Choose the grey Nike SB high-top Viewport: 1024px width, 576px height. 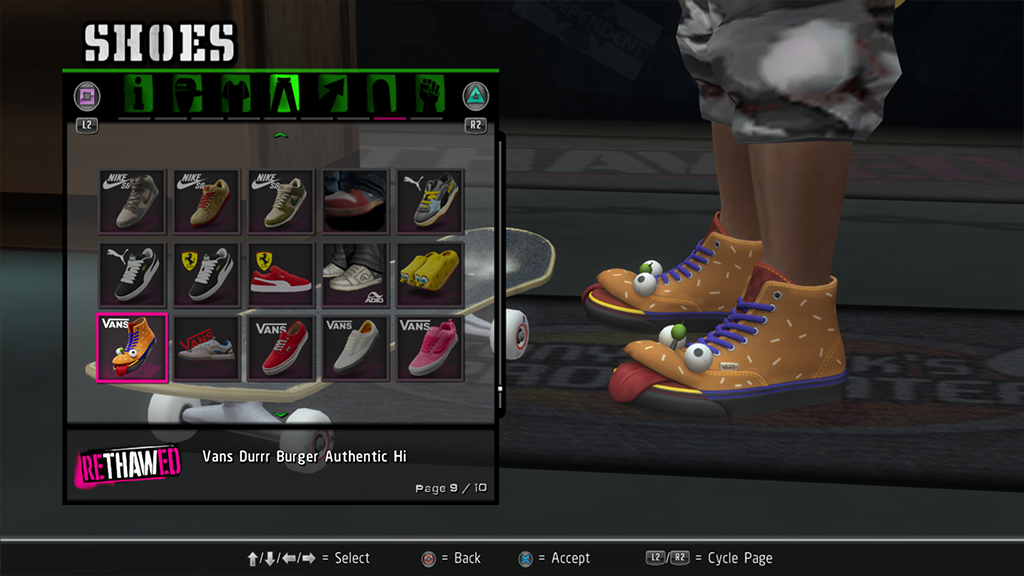coord(132,200)
